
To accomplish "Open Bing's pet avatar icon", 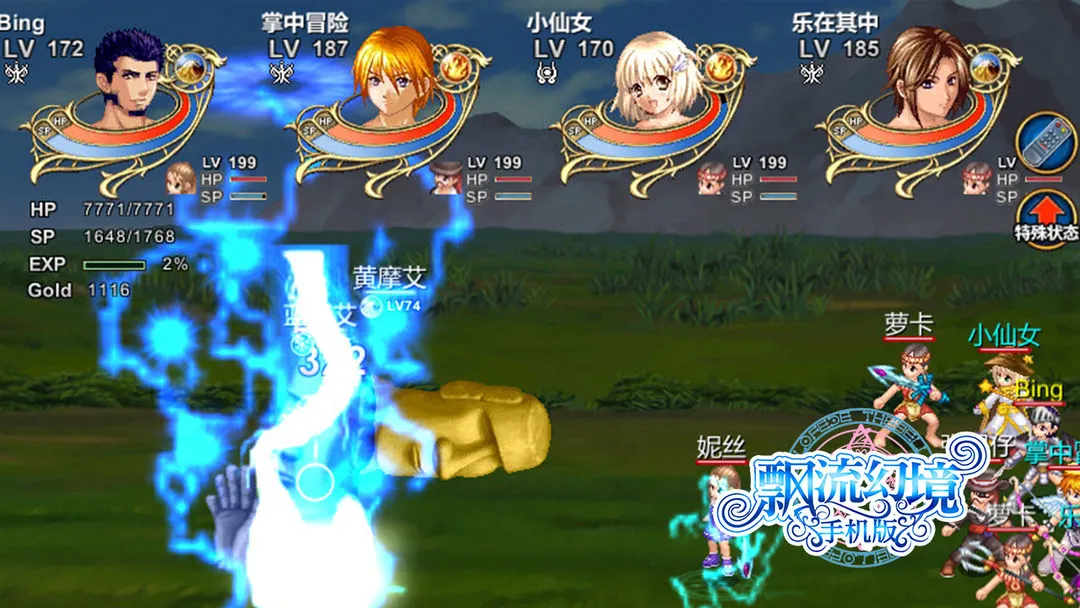I will tap(182, 179).
